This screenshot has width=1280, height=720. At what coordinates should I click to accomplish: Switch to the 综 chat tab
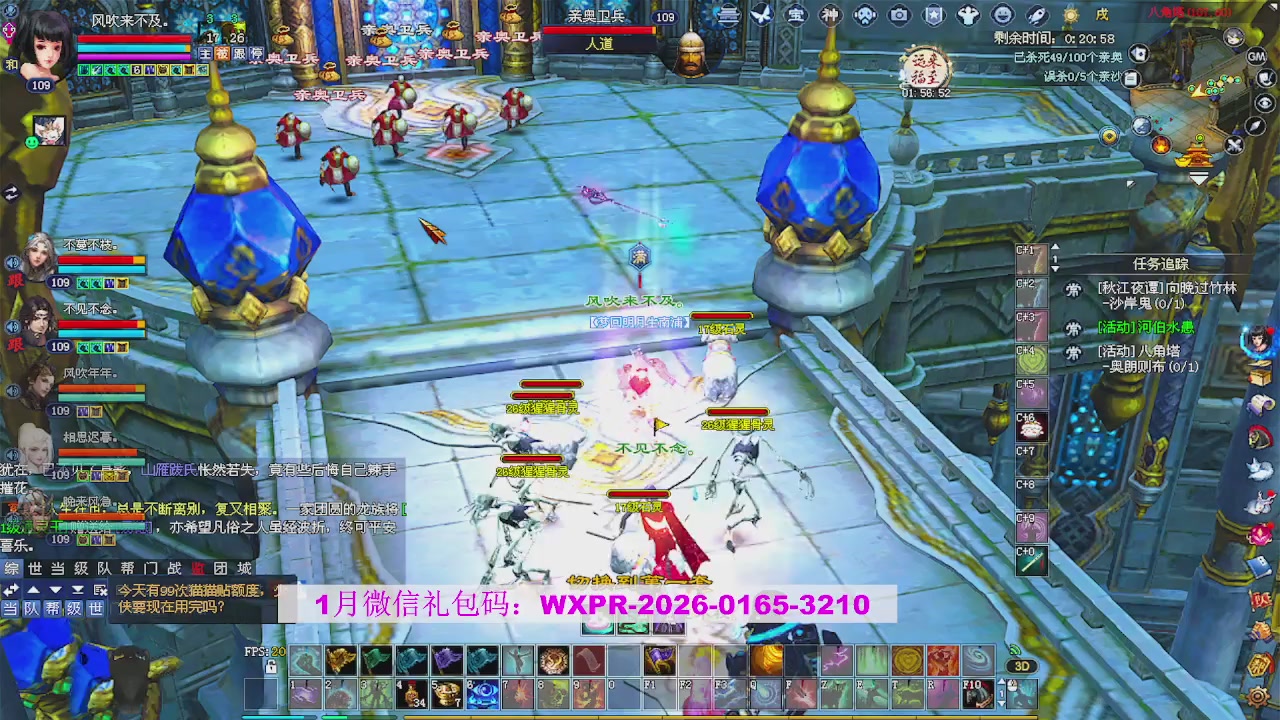(x=13, y=568)
